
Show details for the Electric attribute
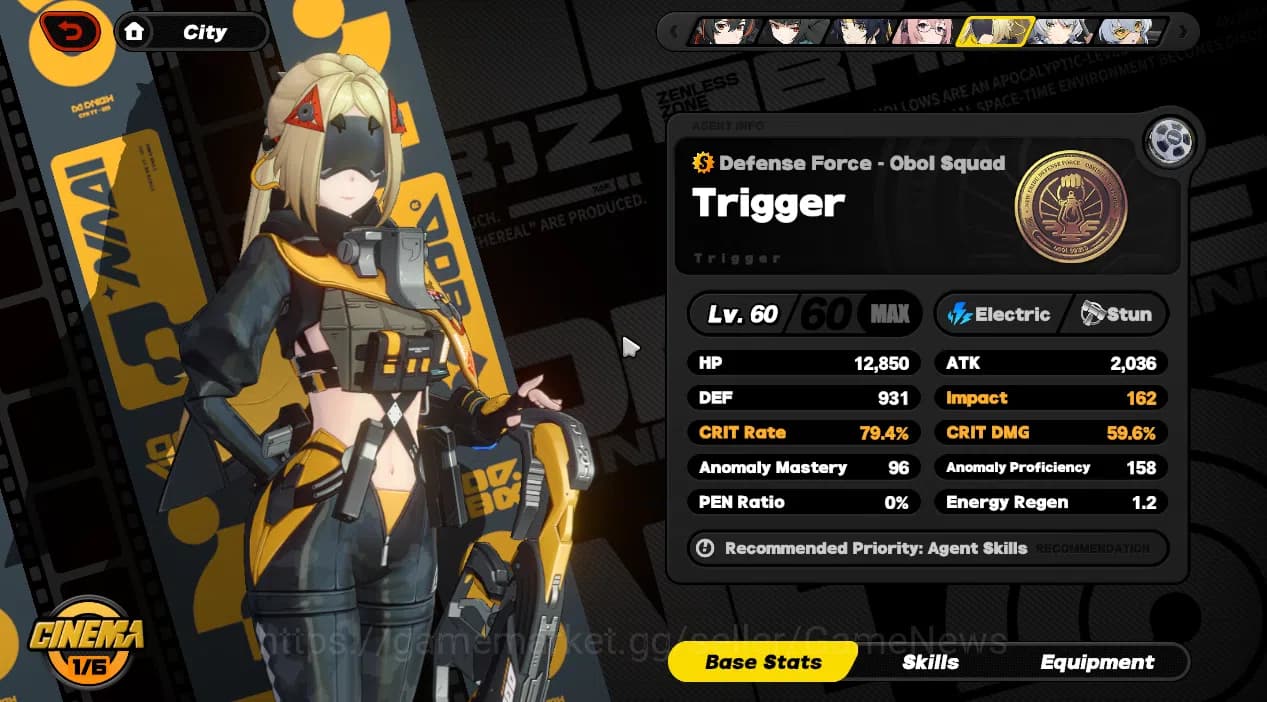1000,314
